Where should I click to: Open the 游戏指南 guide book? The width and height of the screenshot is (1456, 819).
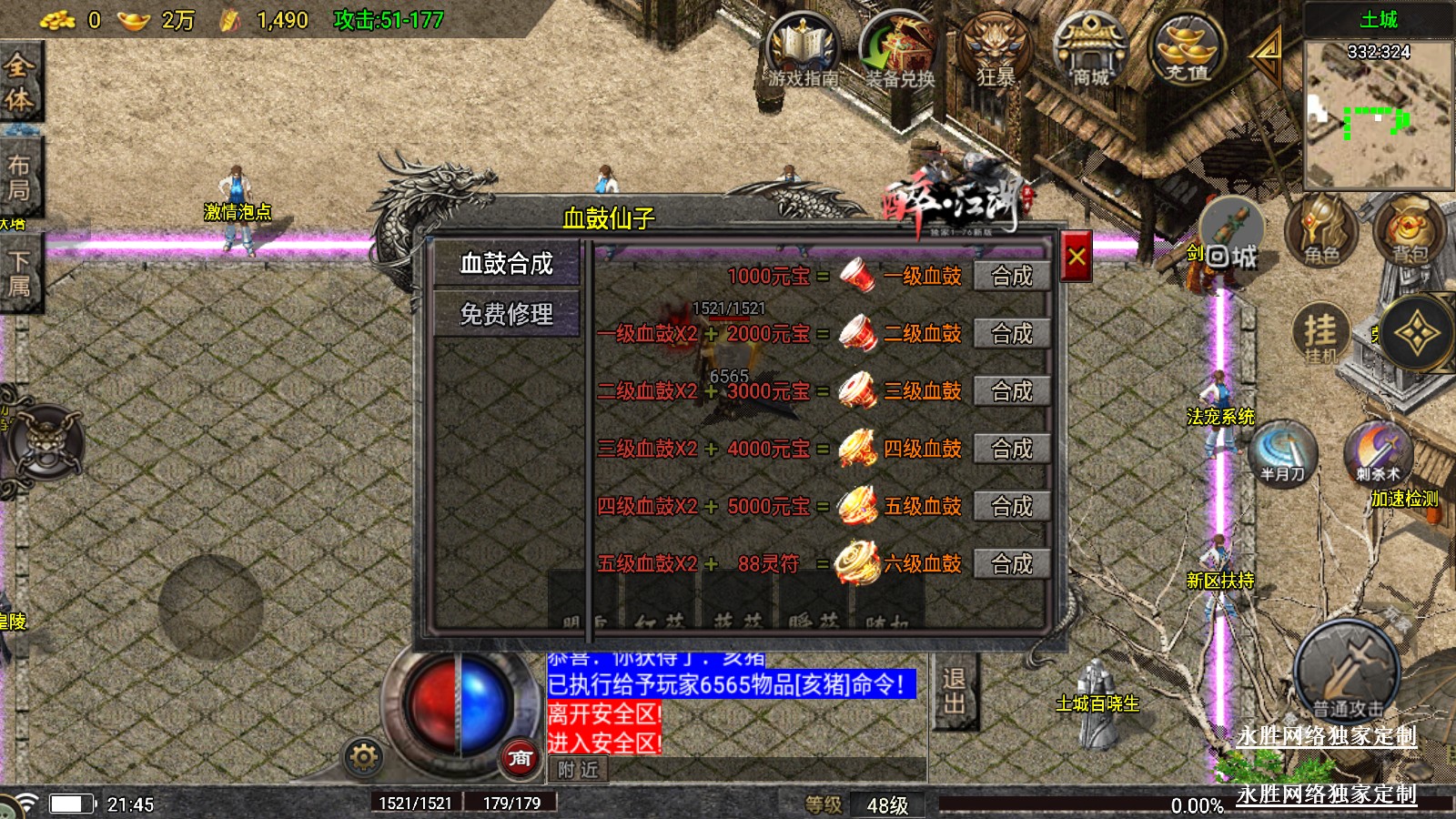click(x=802, y=50)
